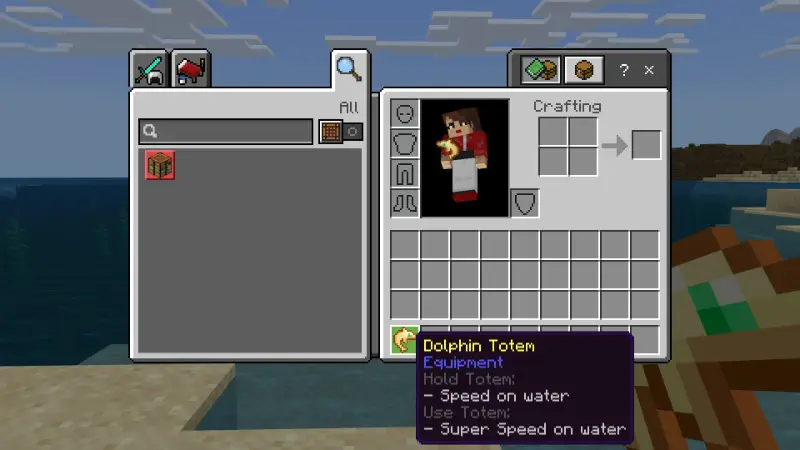This screenshot has height=450, width=800.
Task: Open the question mark help button
Action: [x=624, y=70]
